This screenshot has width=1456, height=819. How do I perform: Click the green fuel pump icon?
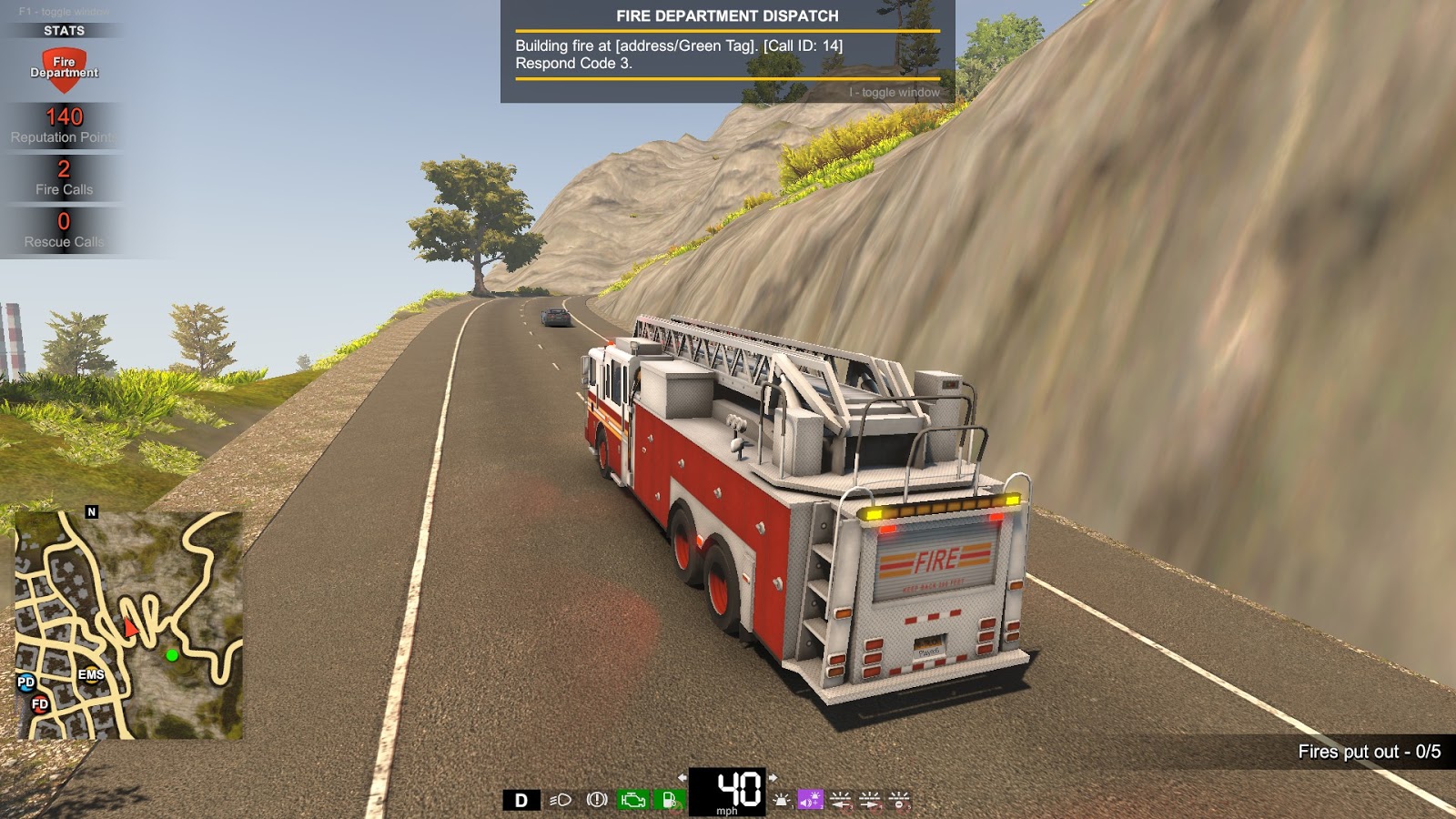pyautogui.click(x=667, y=801)
